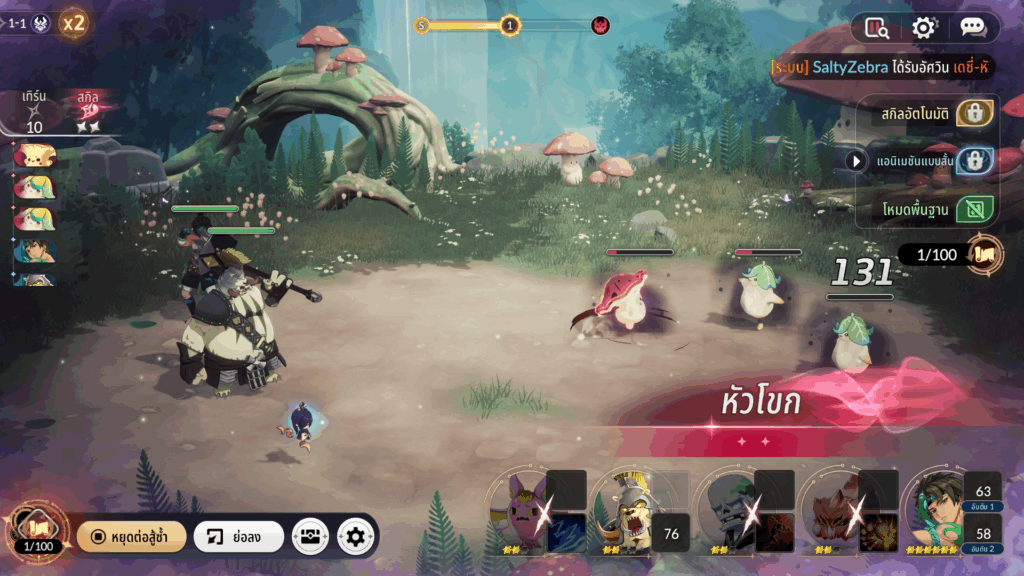Click the system message about SaltyZebra
This screenshot has width=1024, height=576.
click(x=880, y=66)
